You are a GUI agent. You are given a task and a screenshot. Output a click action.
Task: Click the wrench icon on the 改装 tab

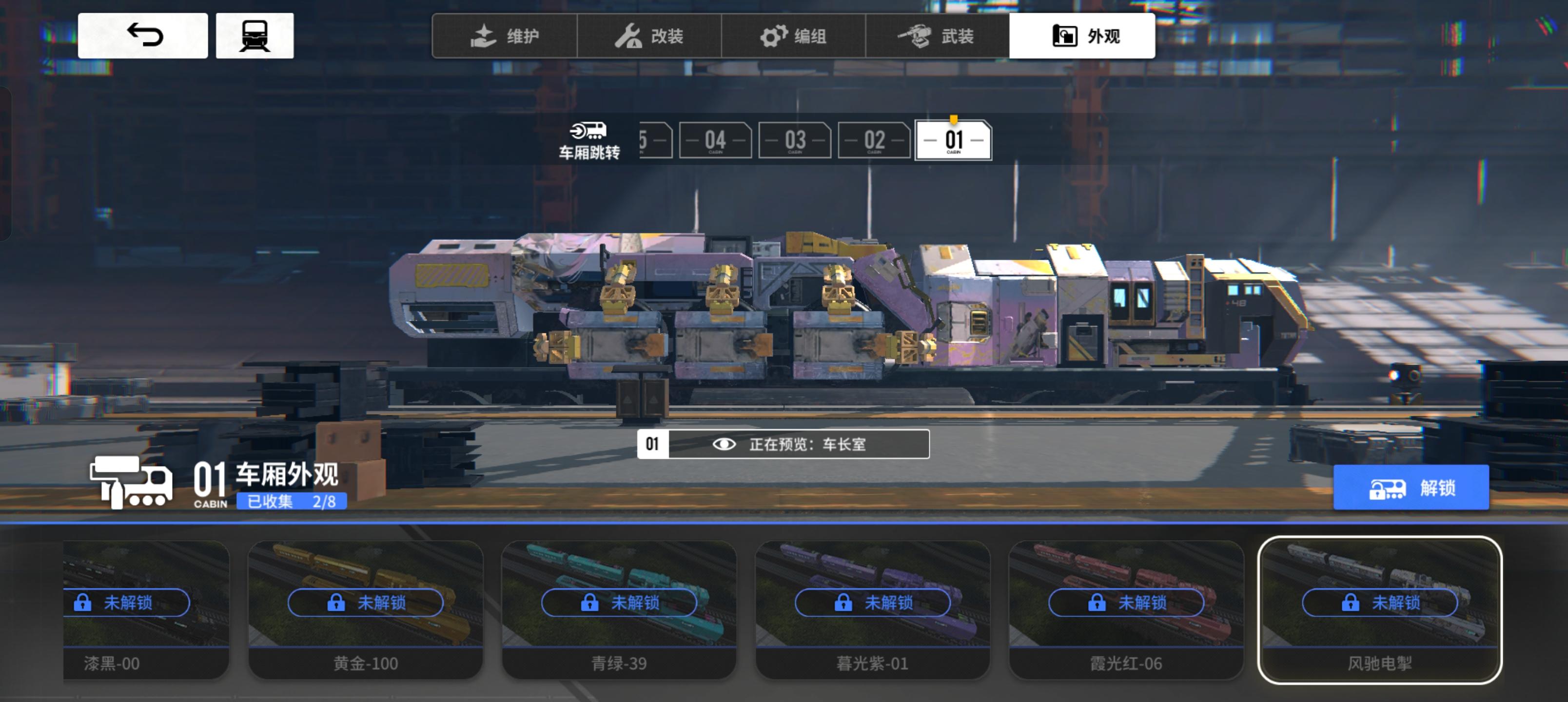[630, 35]
